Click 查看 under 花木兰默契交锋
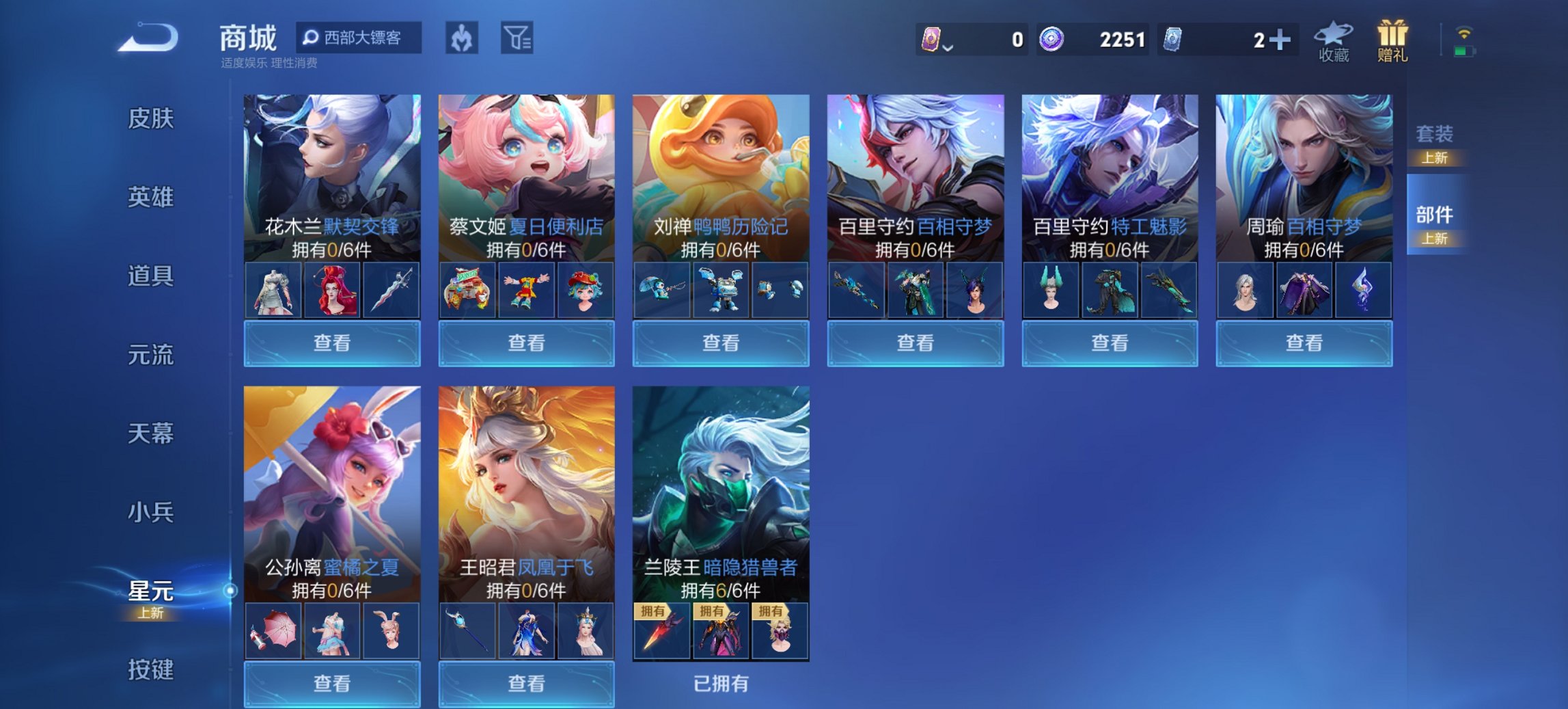The image size is (1568, 709). (331, 342)
